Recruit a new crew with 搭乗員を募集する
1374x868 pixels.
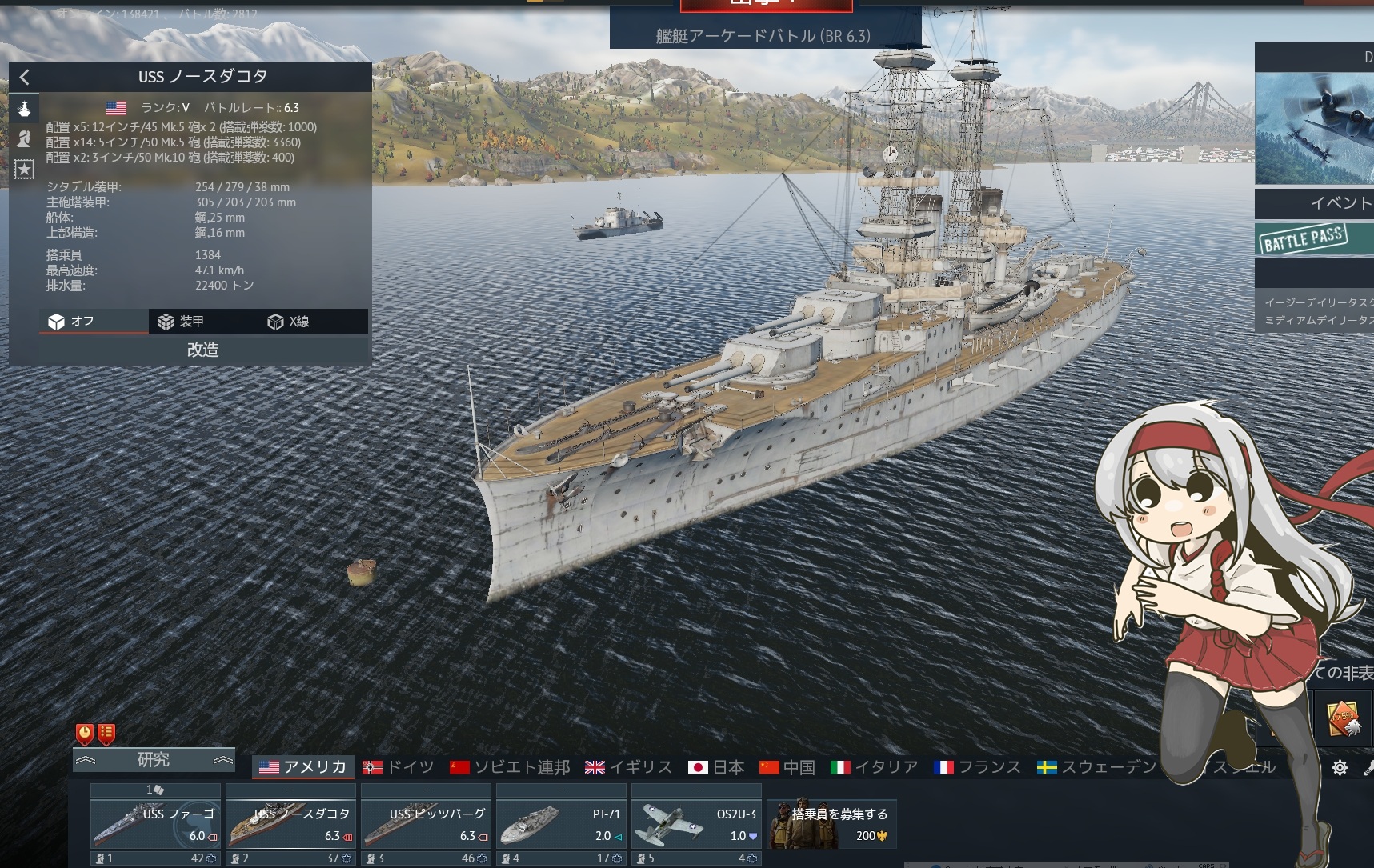tap(831, 824)
